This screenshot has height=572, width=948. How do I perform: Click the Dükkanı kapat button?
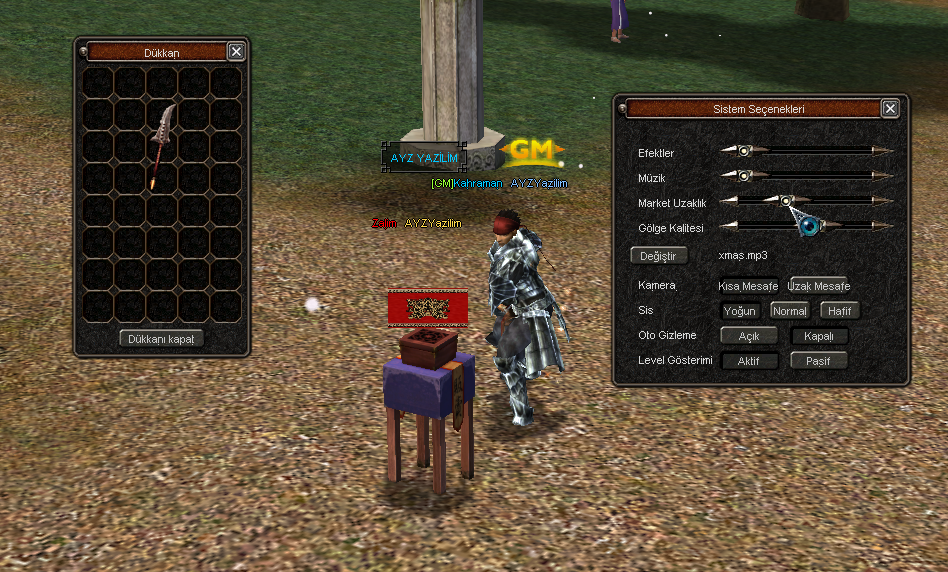[161, 339]
